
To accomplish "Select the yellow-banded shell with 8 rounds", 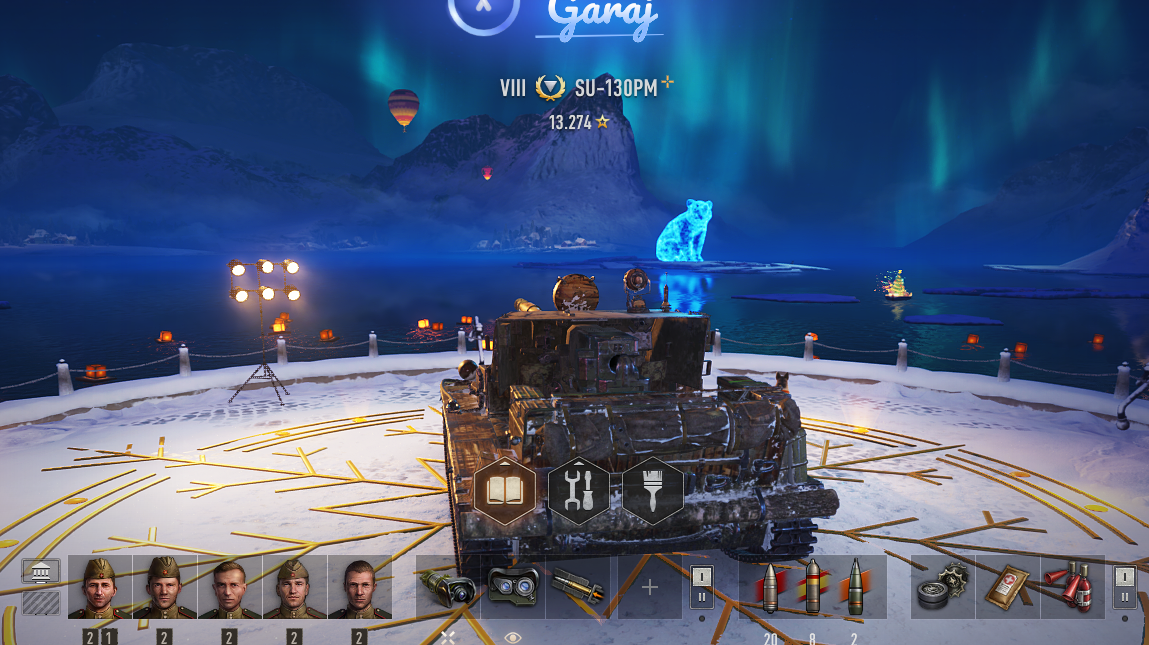I will pyautogui.click(x=812, y=587).
